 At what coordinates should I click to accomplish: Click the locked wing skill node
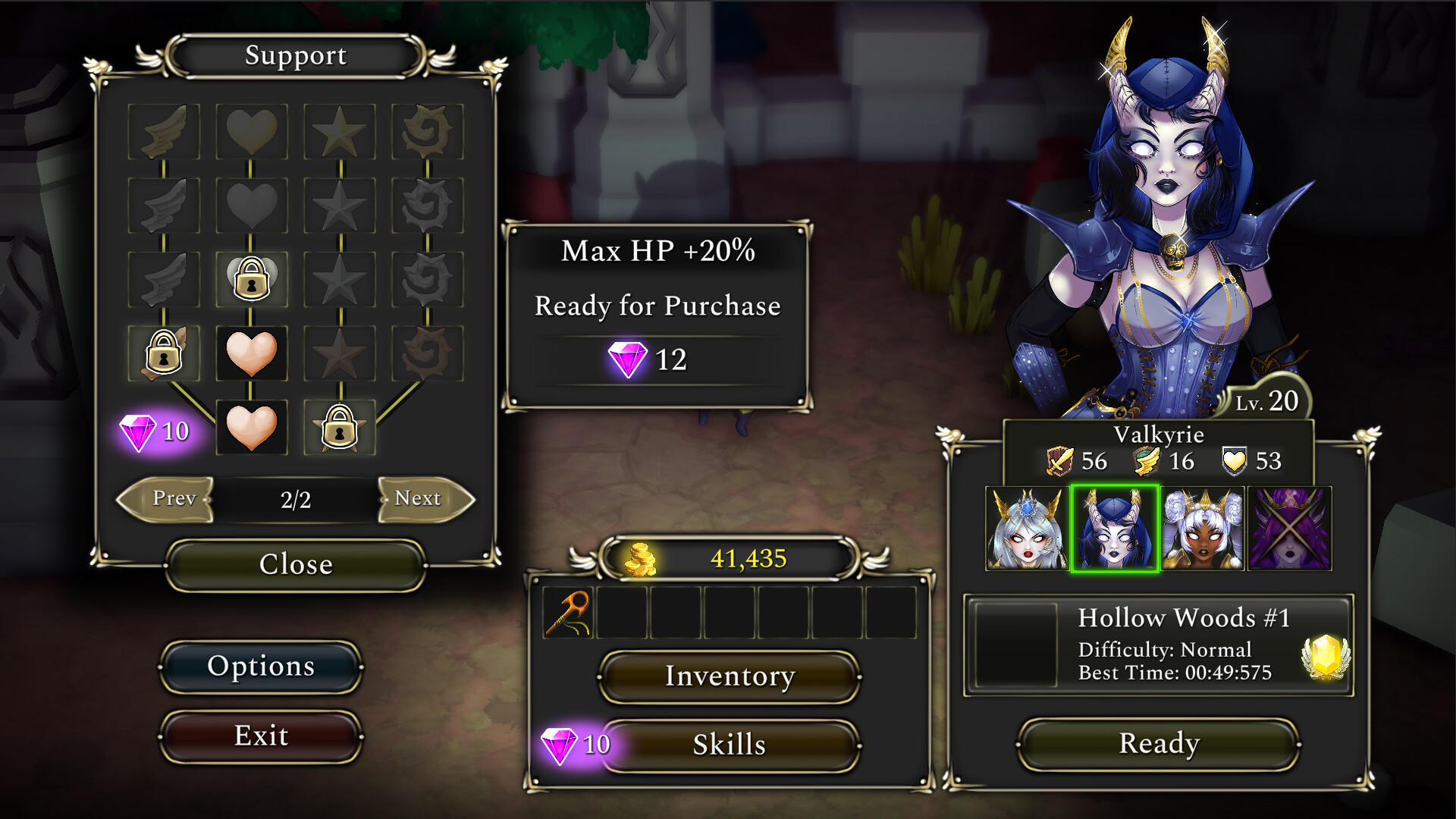[x=163, y=353]
